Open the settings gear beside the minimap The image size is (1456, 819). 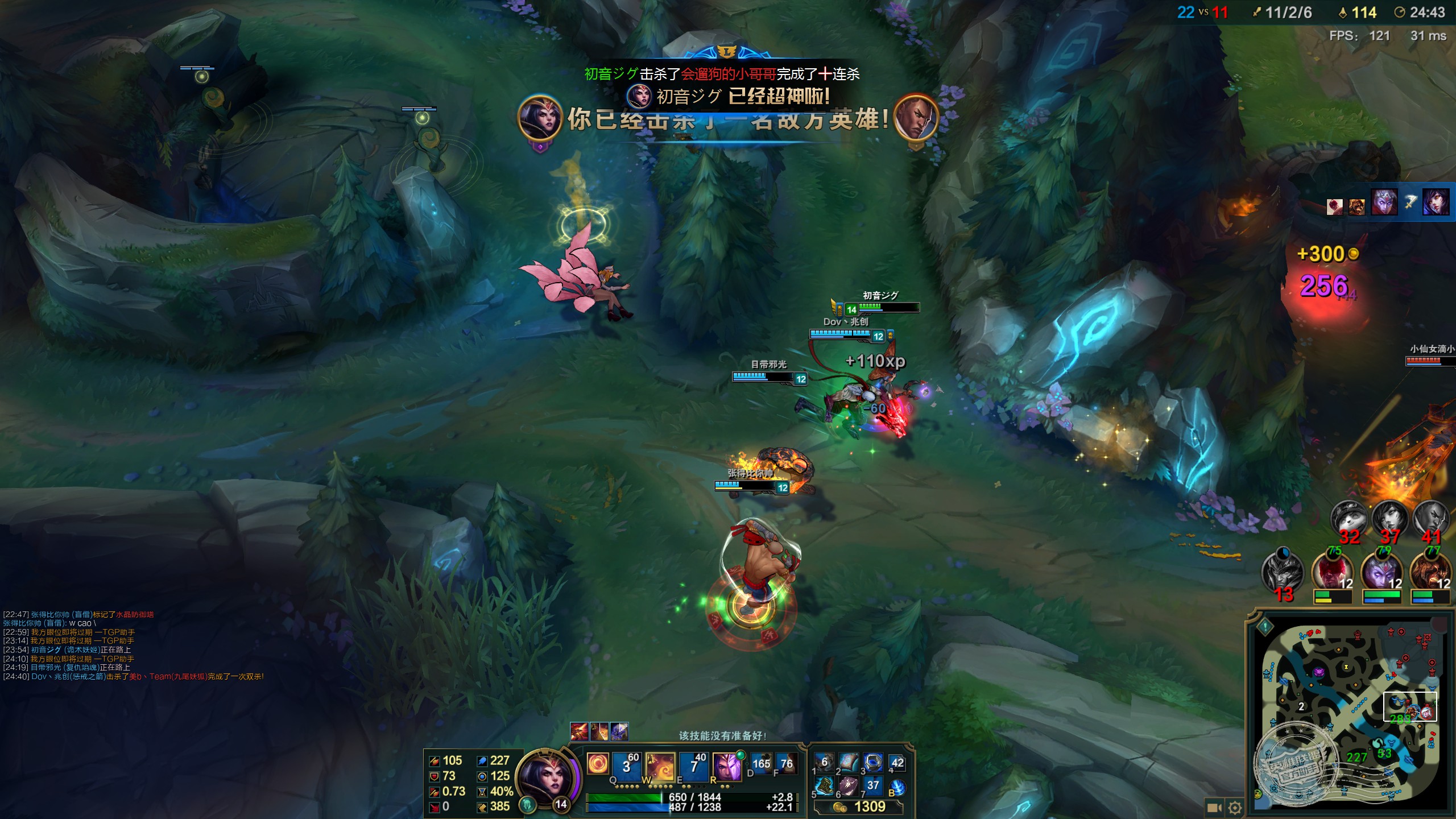click(1235, 808)
